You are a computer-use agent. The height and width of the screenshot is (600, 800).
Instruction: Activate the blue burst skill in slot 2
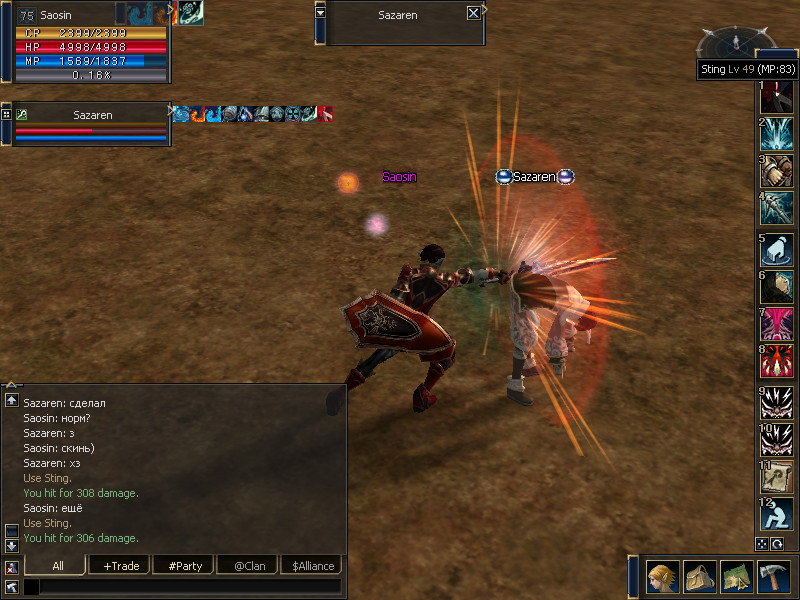pos(777,135)
